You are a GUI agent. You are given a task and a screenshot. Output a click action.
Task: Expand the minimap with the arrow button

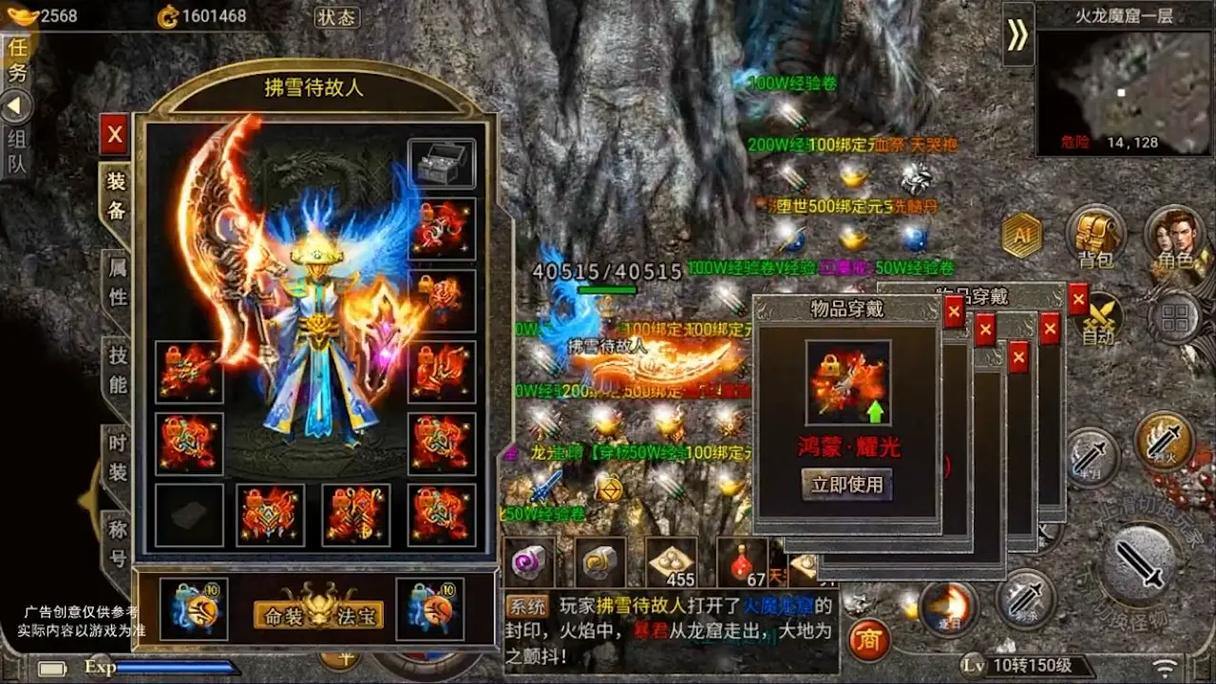pyautogui.click(x=1017, y=35)
